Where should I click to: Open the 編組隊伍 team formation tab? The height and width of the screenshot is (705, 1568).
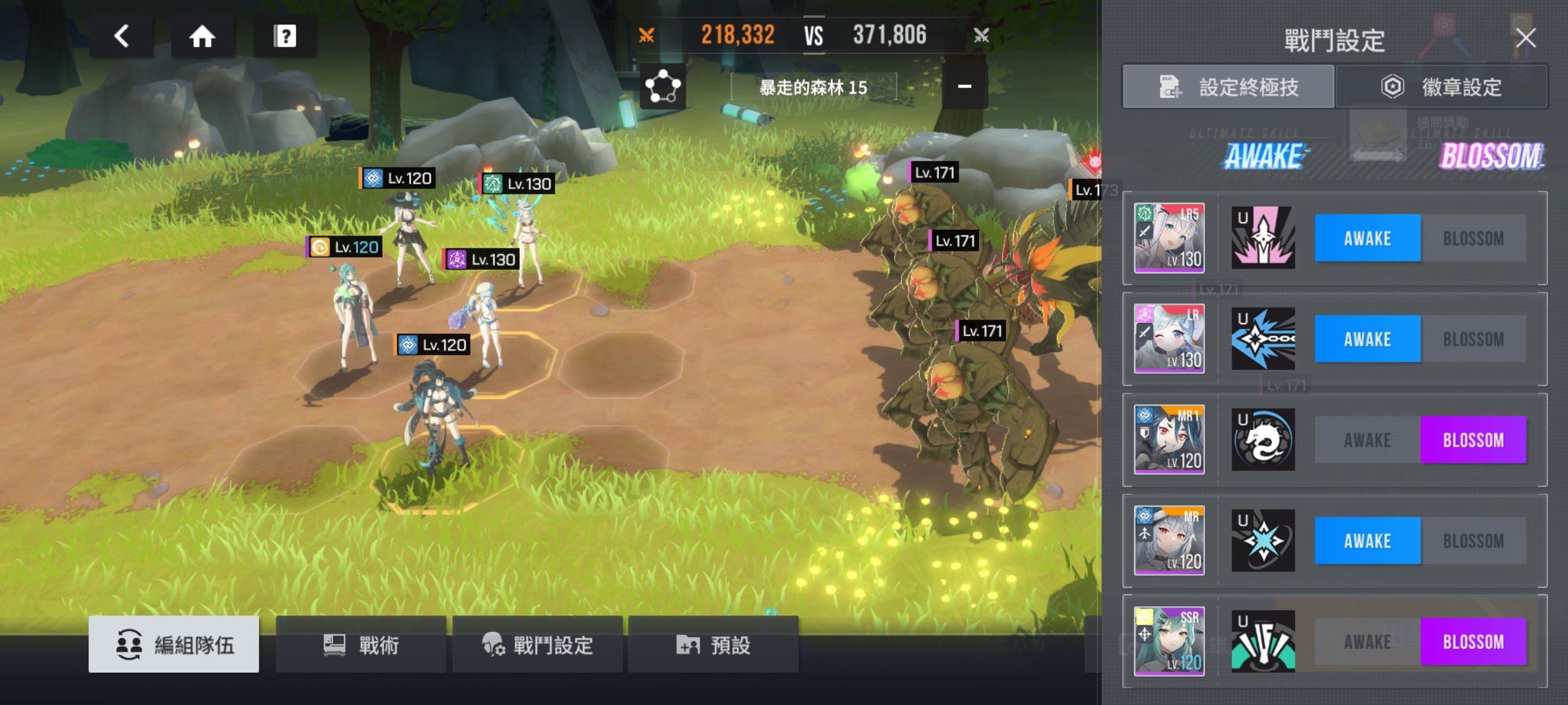pyautogui.click(x=174, y=644)
